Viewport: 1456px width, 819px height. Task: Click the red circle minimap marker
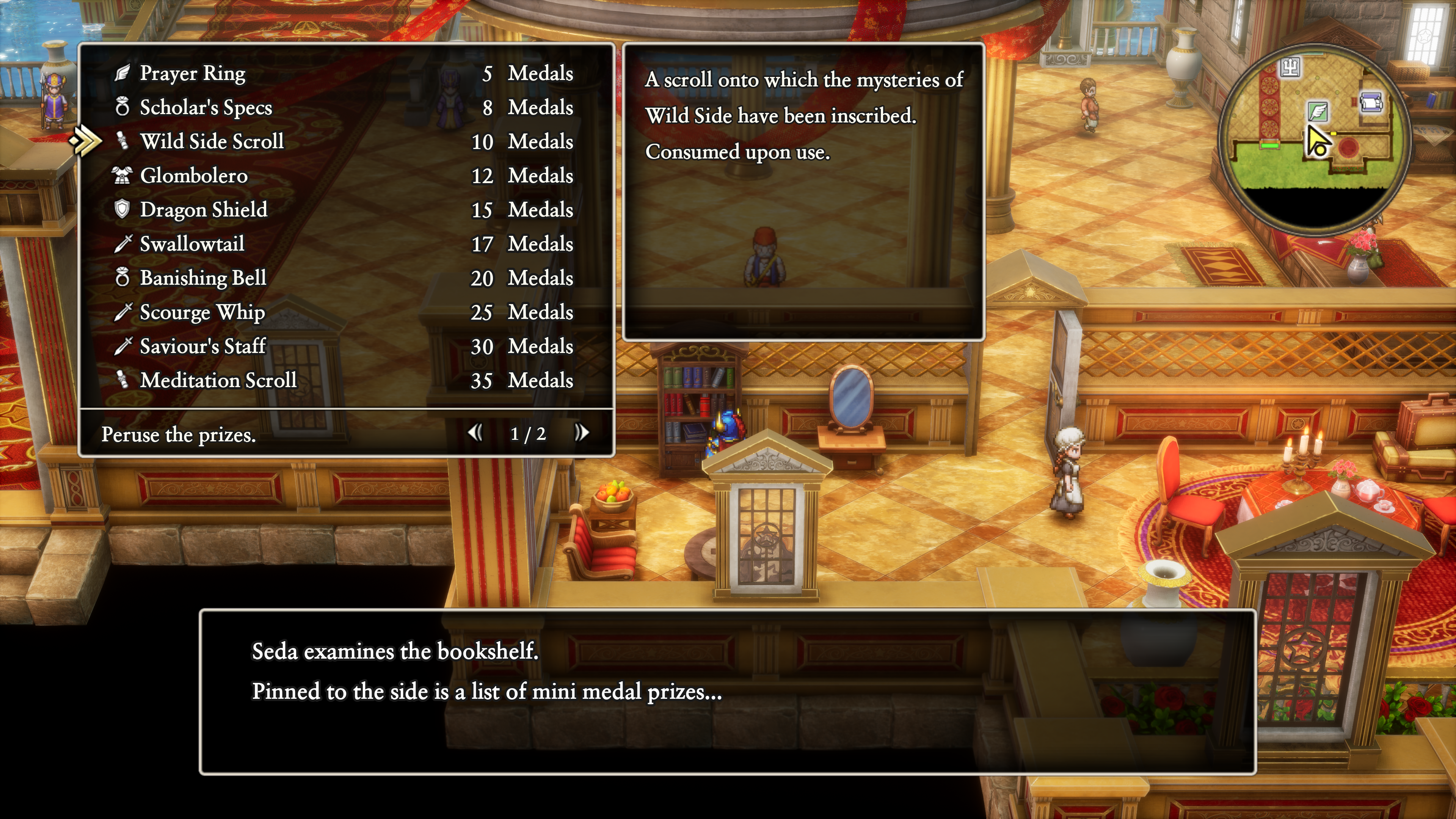[x=1349, y=147]
